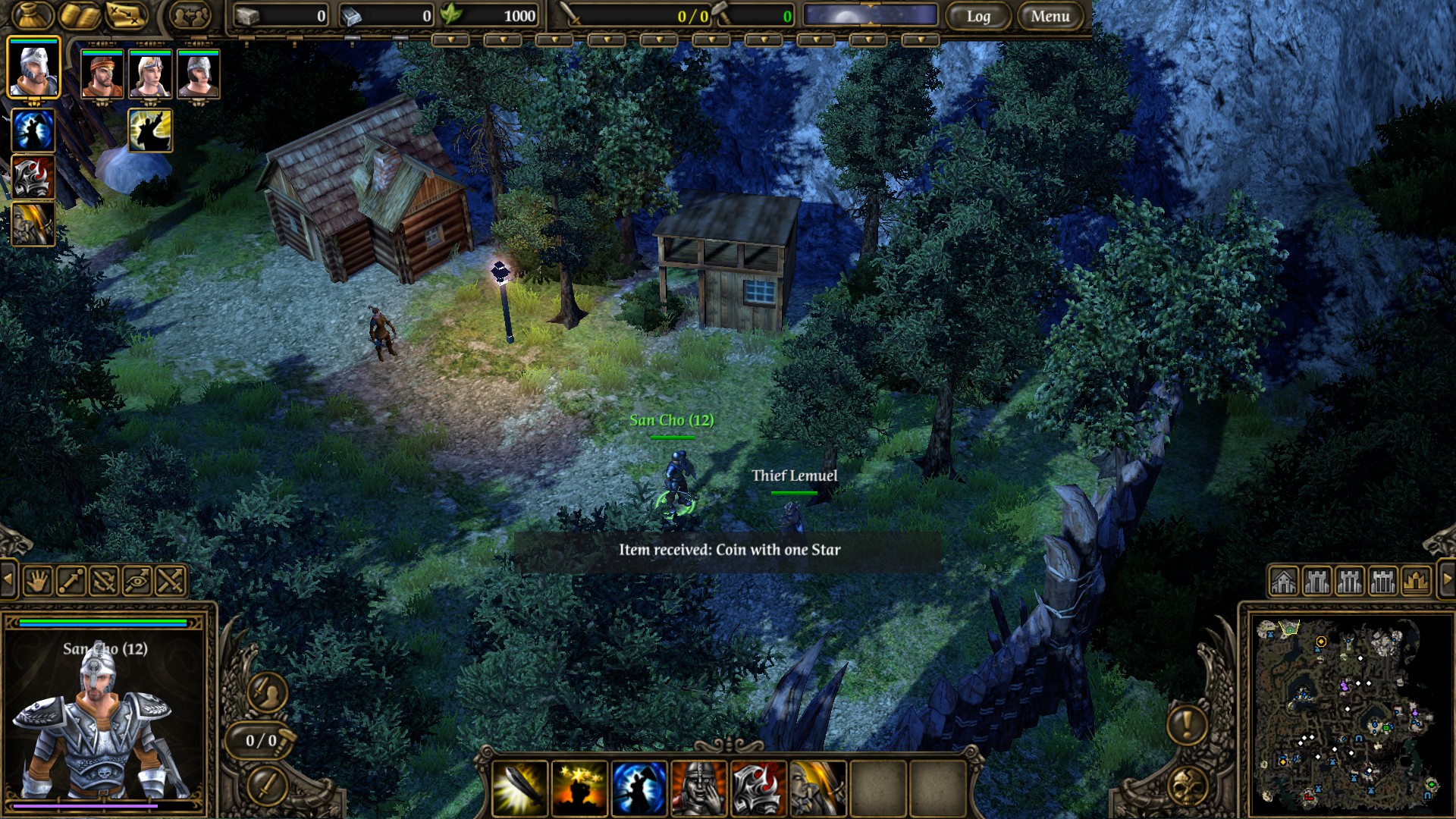Select the crossed swords attack command
The image size is (1456, 819).
(x=171, y=582)
